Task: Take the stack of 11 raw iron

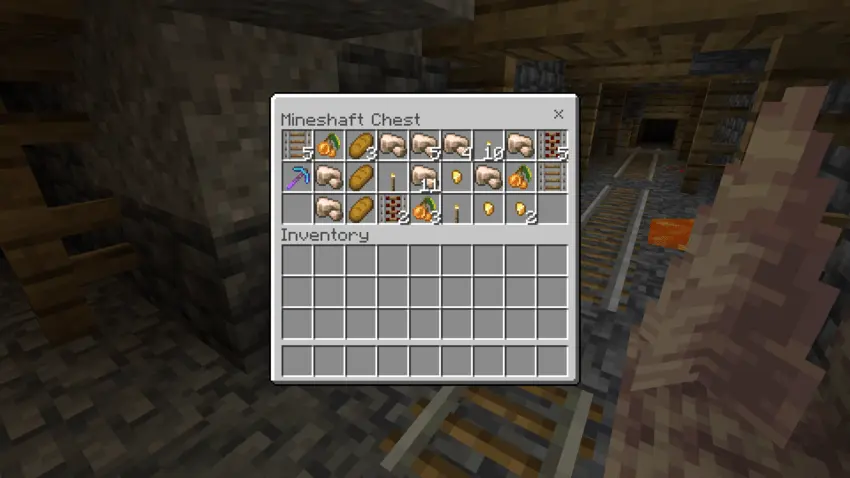Action: [425, 178]
